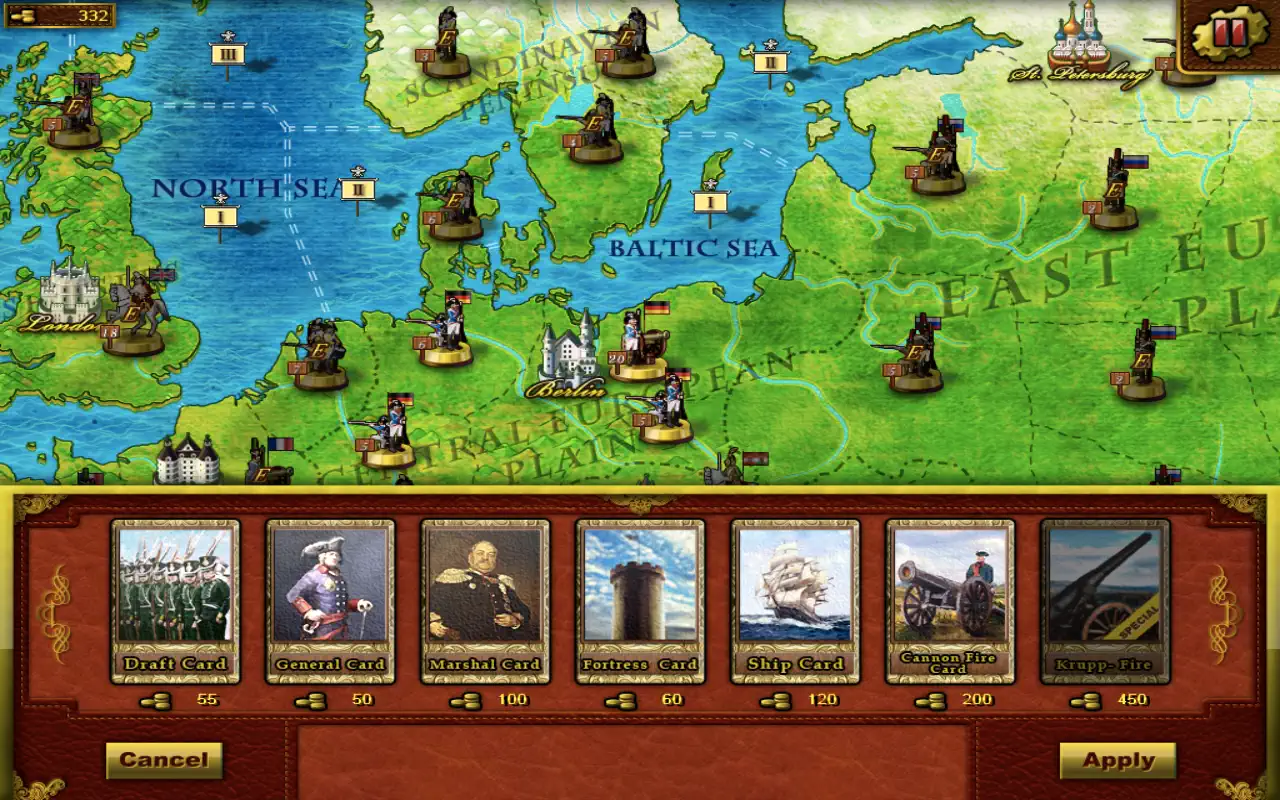The height and width of the screenshot is (800, 1280).
Task: Choose the Ship Card
Action: coord(795,600)
